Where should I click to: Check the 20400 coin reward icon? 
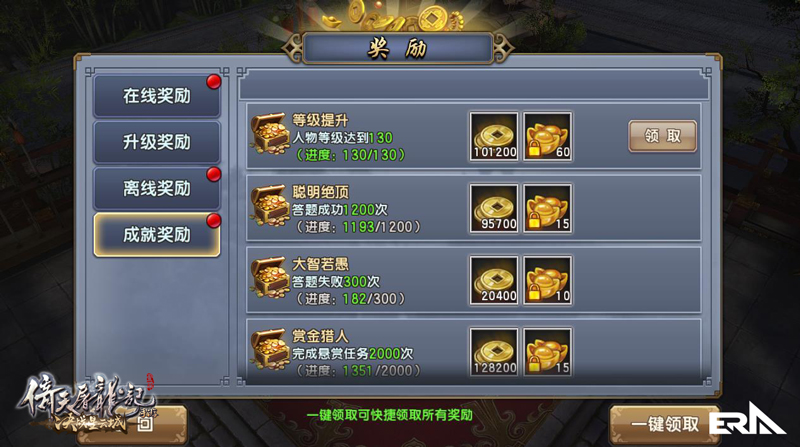point(493,280)
